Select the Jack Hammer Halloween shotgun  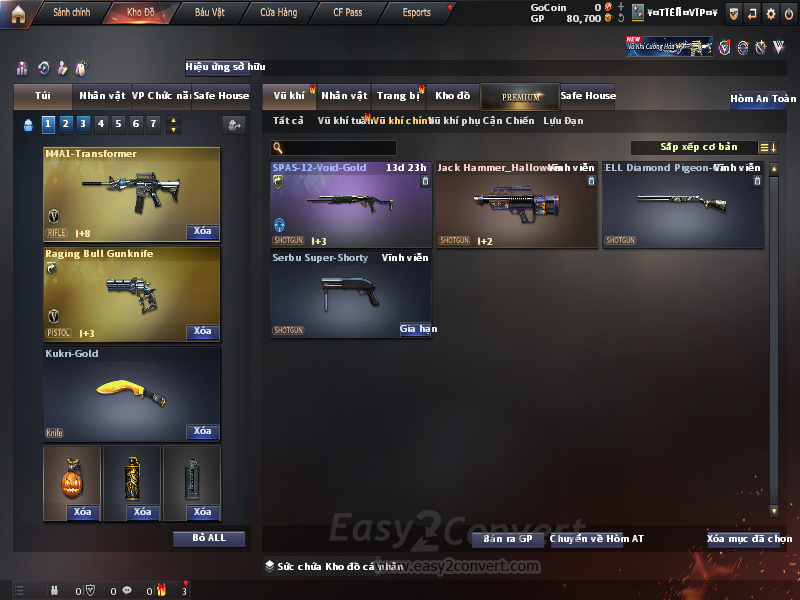coord(516,205)
